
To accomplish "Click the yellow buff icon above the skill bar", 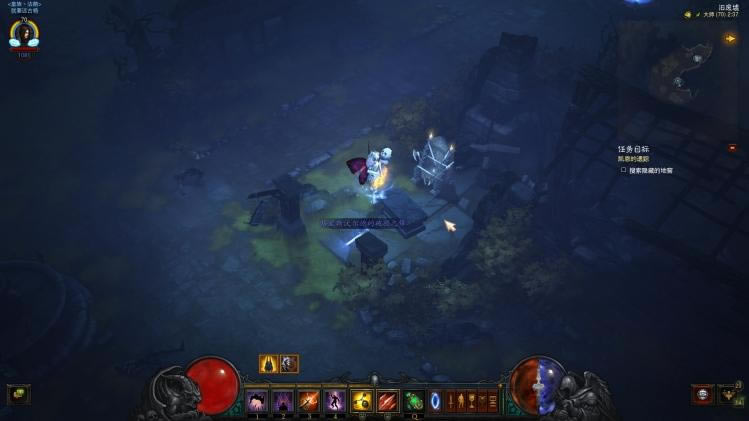I will tap(269, 364).
